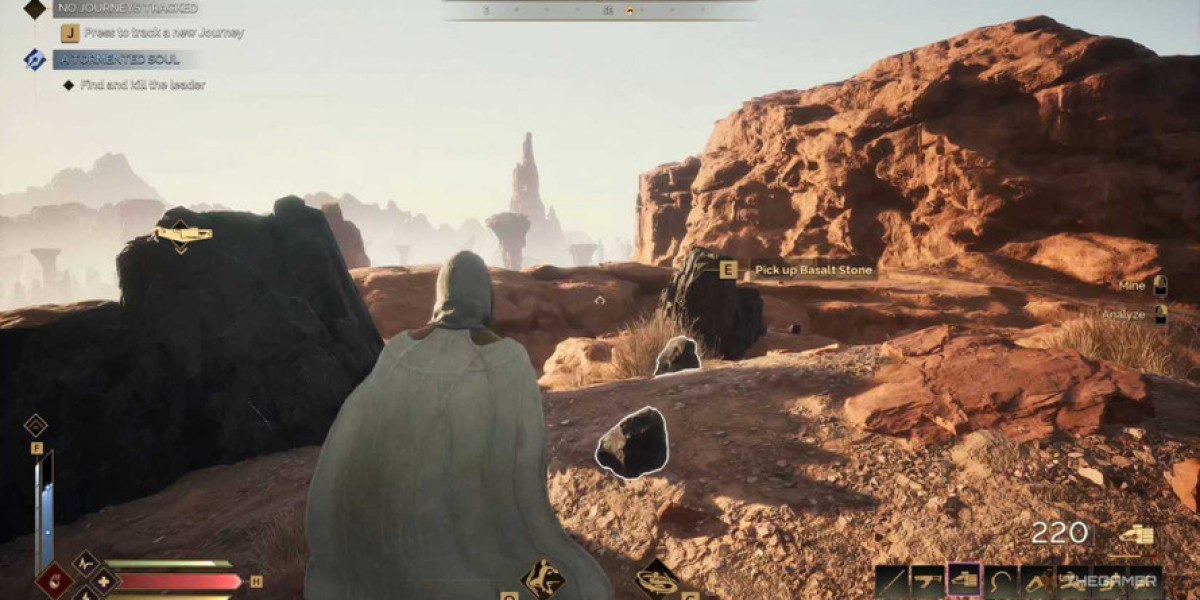Open the A Tormented Soul quest tracker
Image resolution: width=1200 pixels, height=600 pixels.
coord(118,59)
